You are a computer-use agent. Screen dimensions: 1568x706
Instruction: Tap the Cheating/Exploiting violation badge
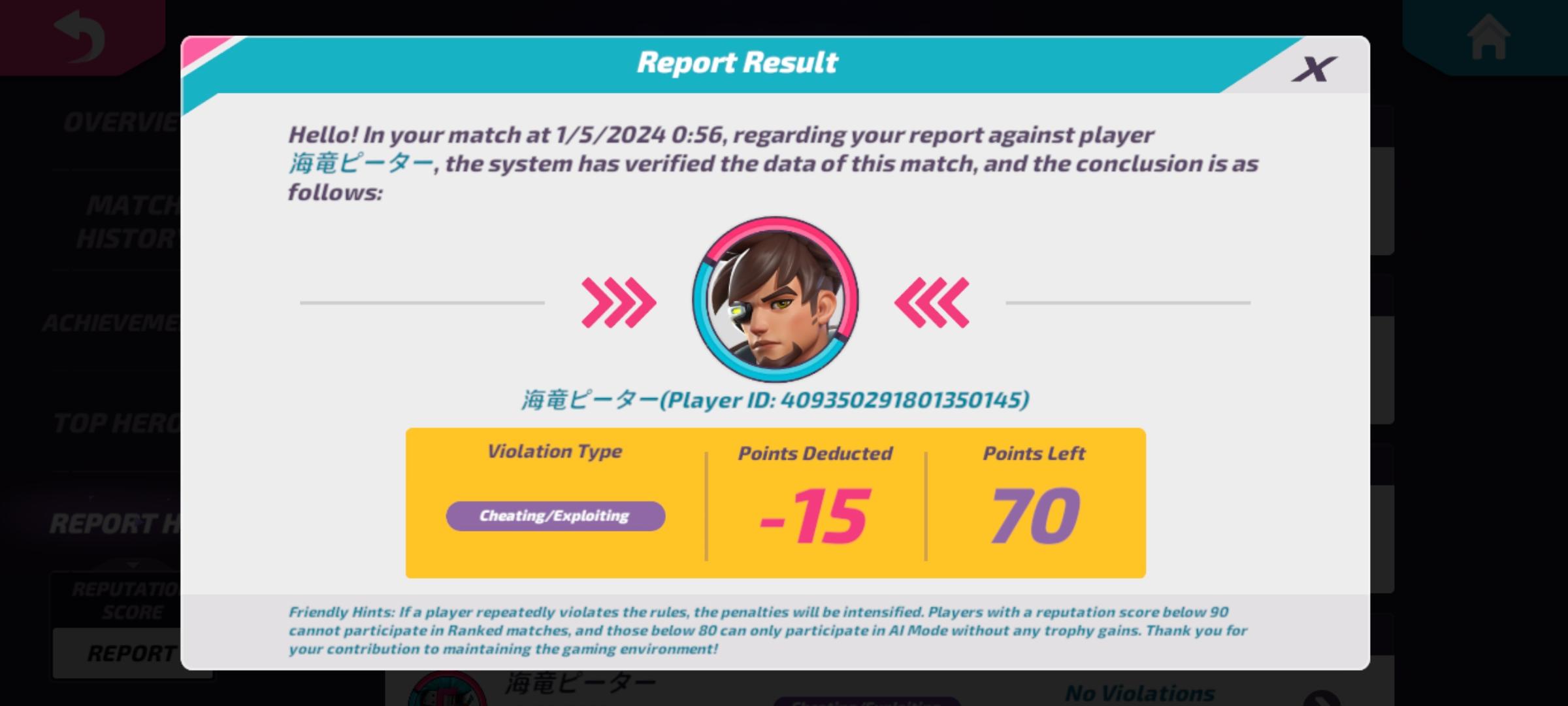(x=555, y=516)
